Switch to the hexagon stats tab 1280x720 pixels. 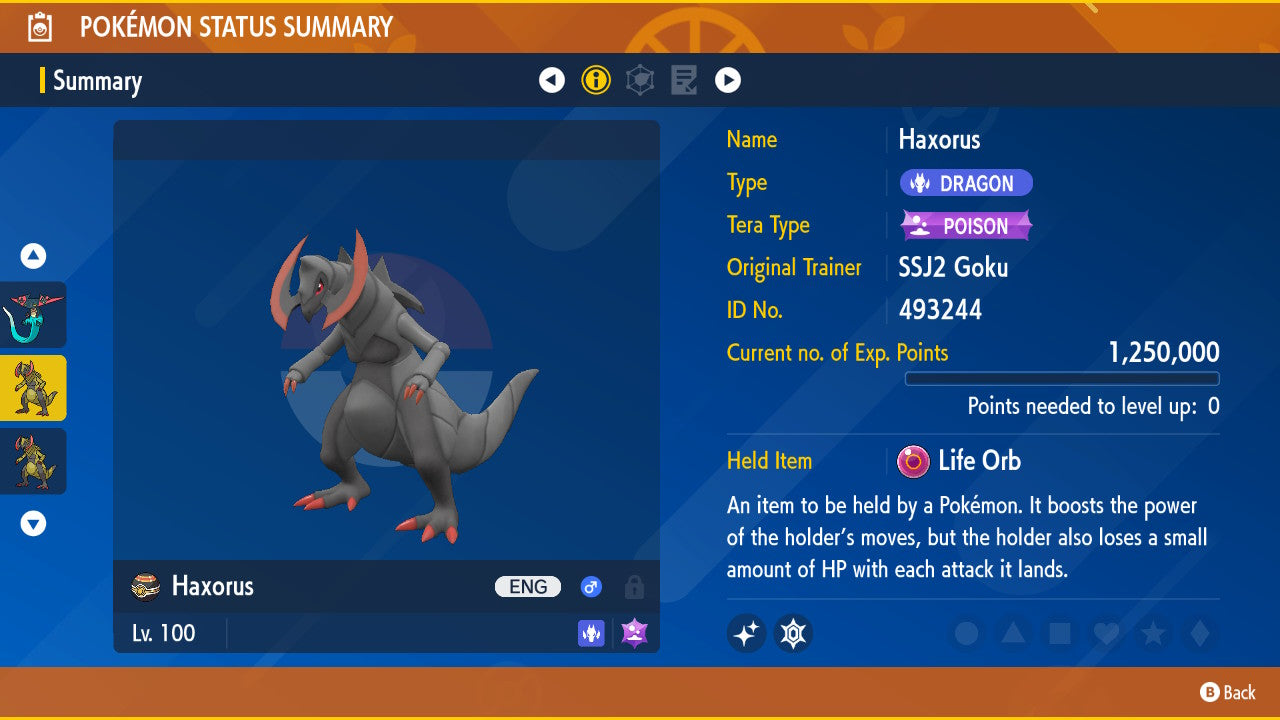(x=640, y=80)
